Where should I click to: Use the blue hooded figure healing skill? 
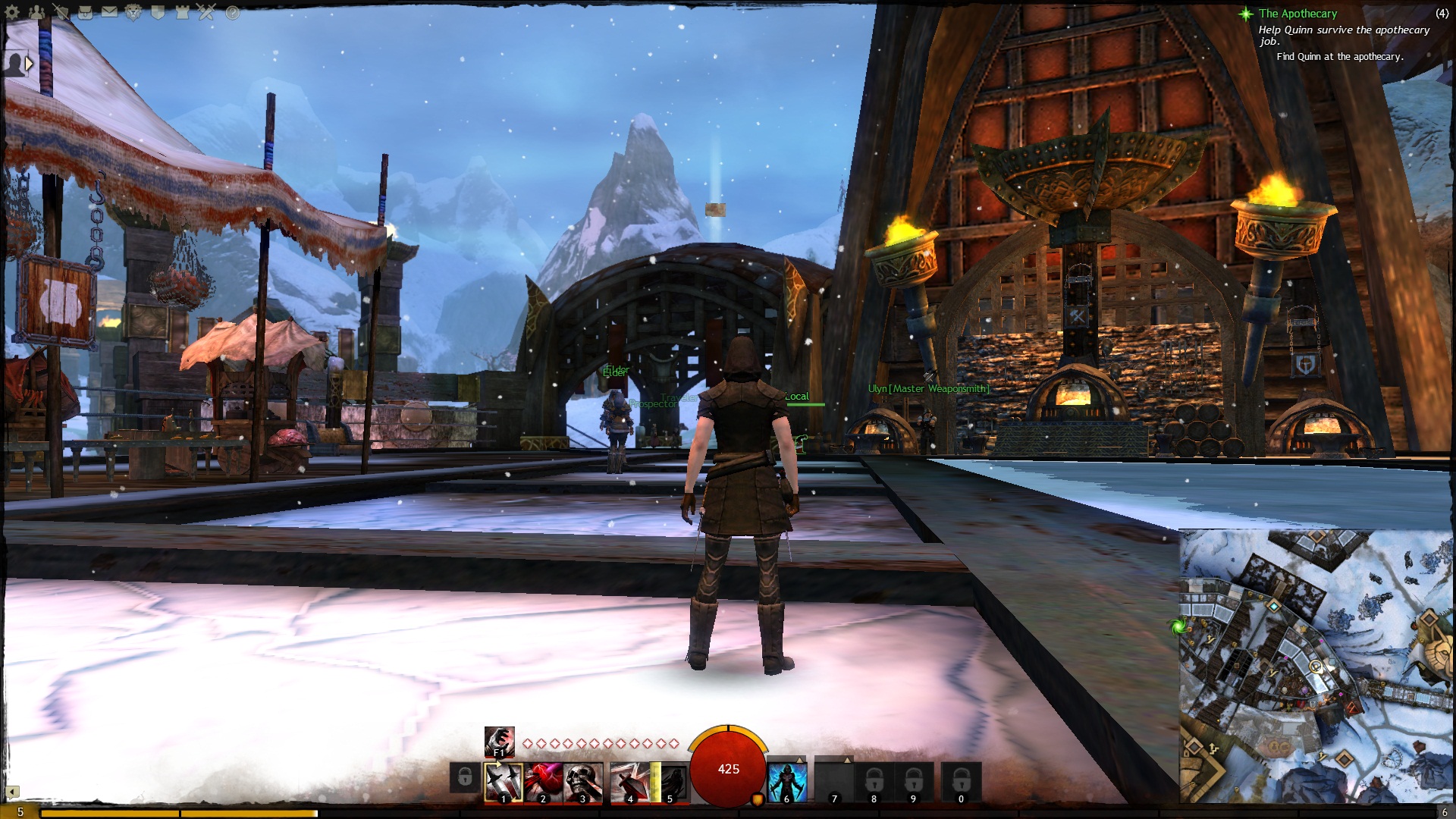[787, 781]
